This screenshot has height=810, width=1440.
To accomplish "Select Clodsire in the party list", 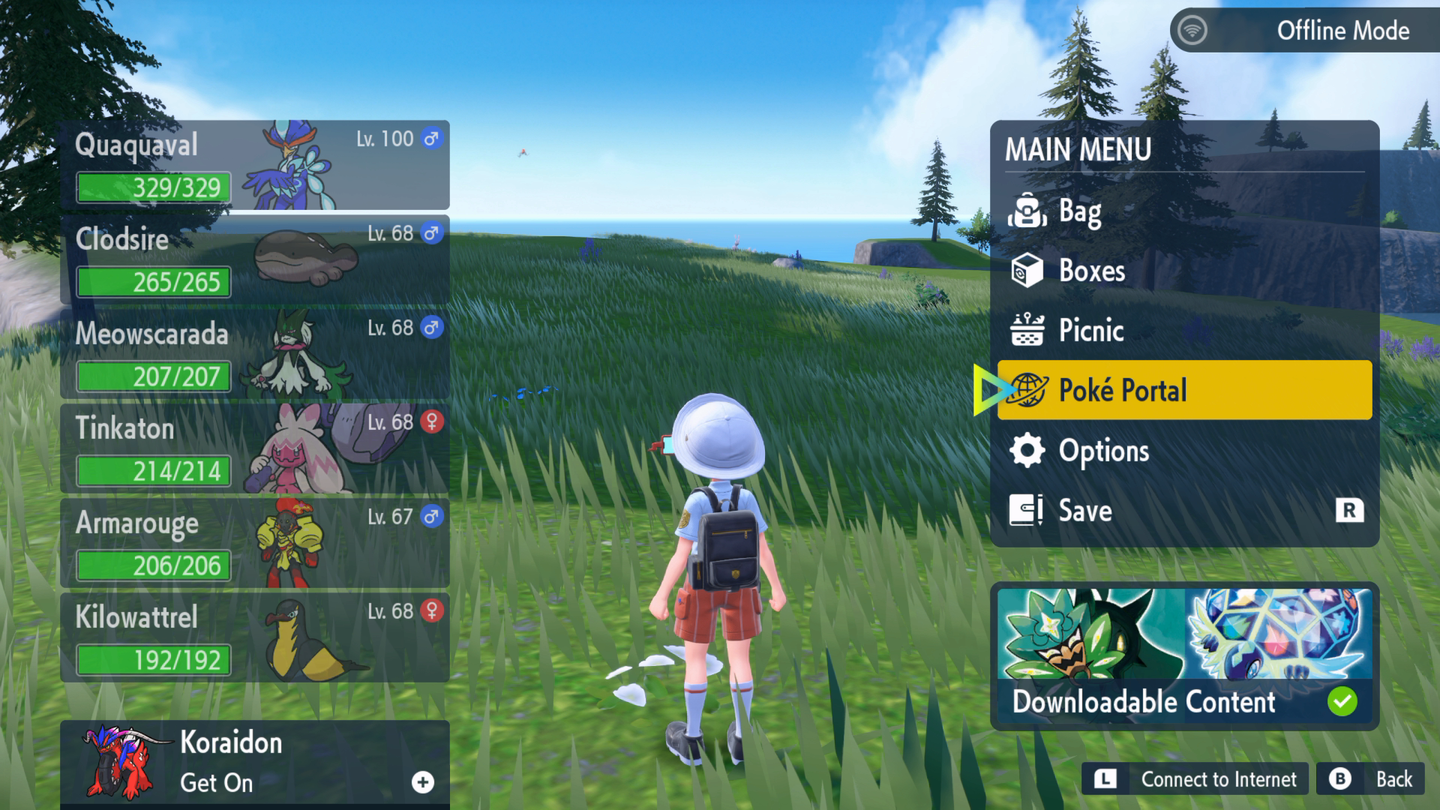I will pyautogui.click(x=255, y=260).
